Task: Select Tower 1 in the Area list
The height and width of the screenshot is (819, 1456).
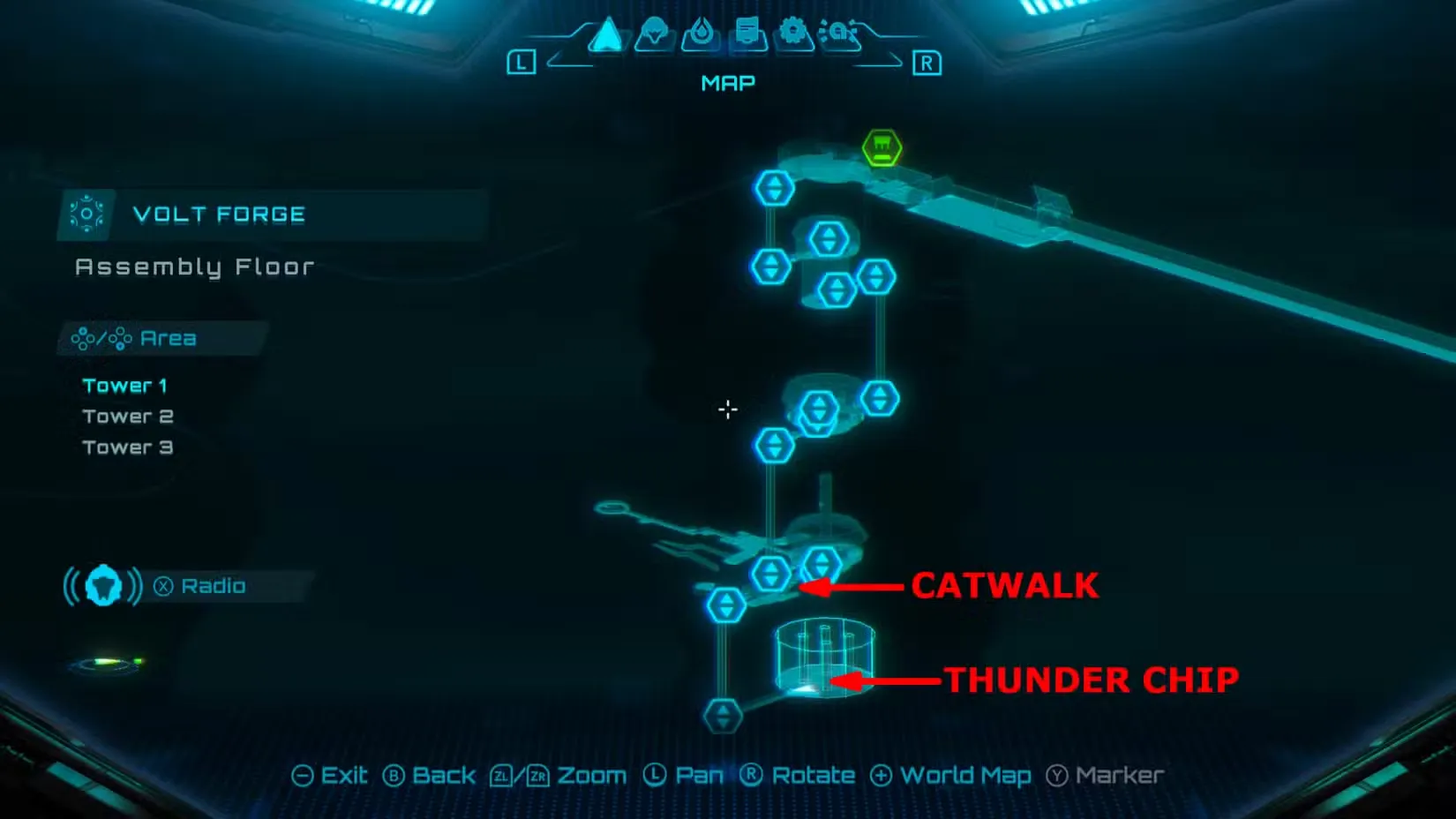Action: click(x=126, y=385)
